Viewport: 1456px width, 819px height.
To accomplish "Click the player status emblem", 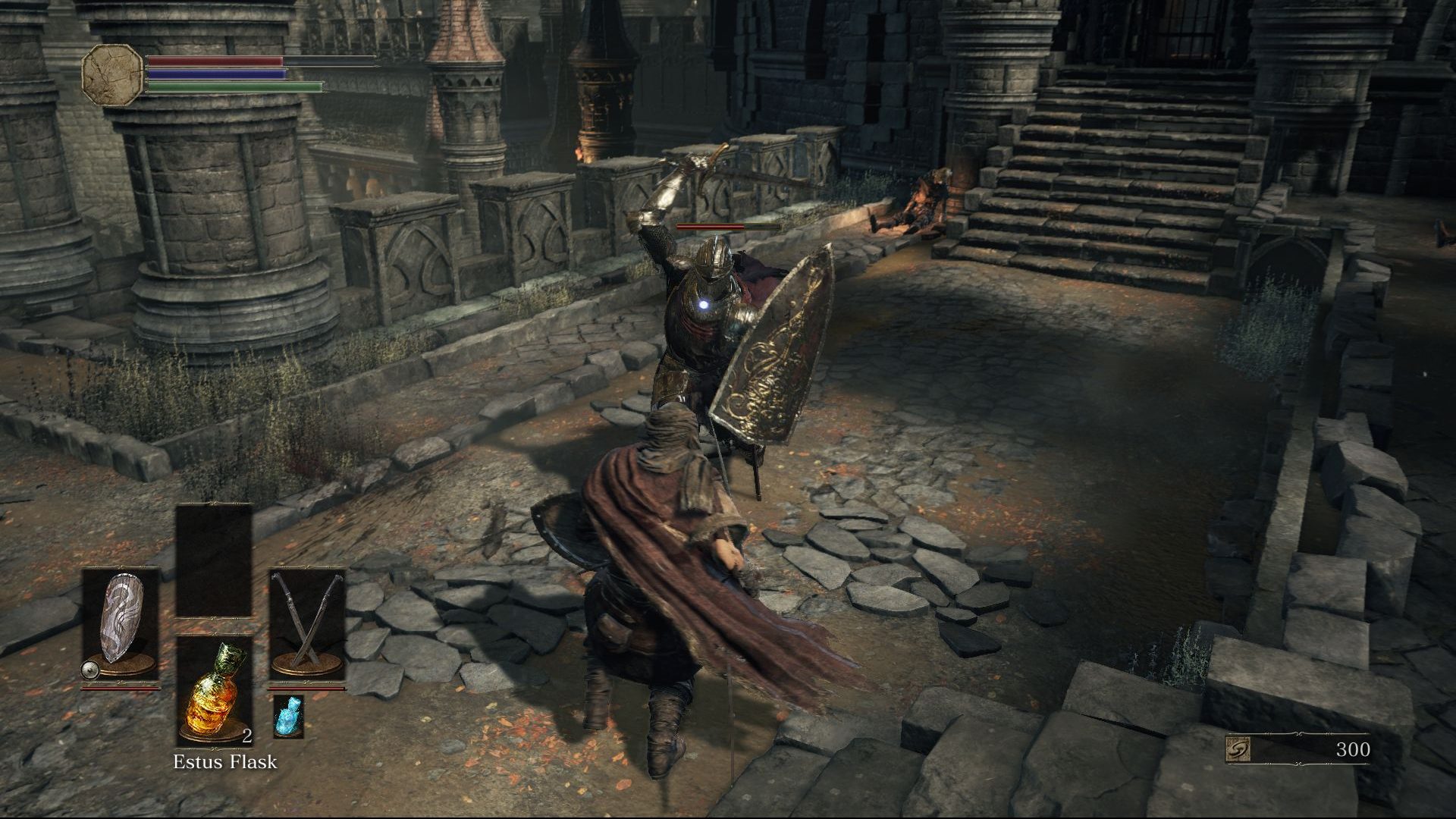I will point(112,74).
